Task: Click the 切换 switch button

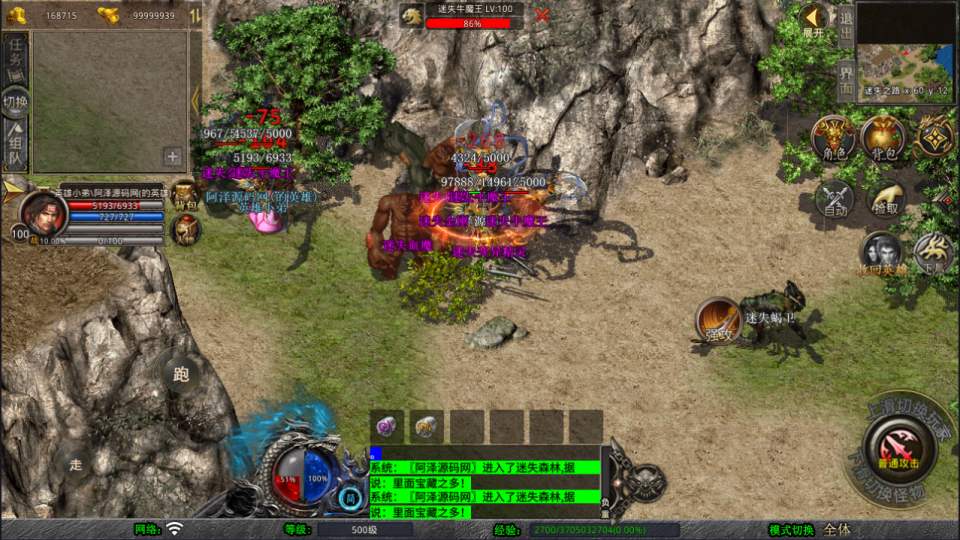Action: point(16,101)
